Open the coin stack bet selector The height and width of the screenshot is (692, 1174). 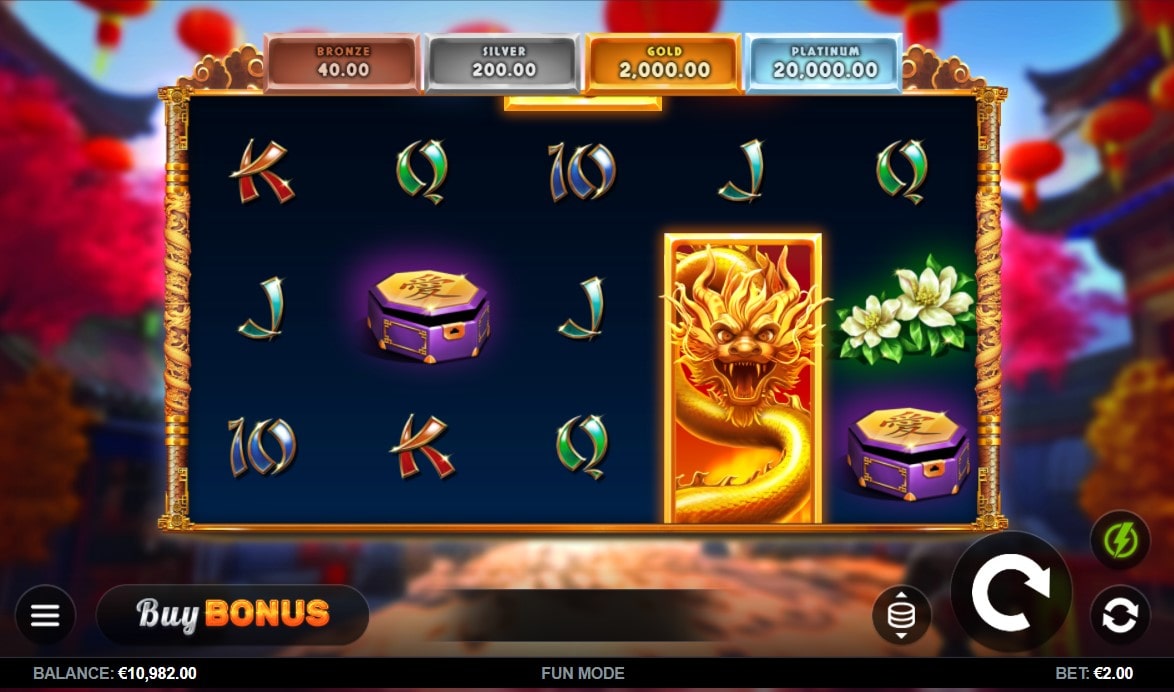point(901,615)
